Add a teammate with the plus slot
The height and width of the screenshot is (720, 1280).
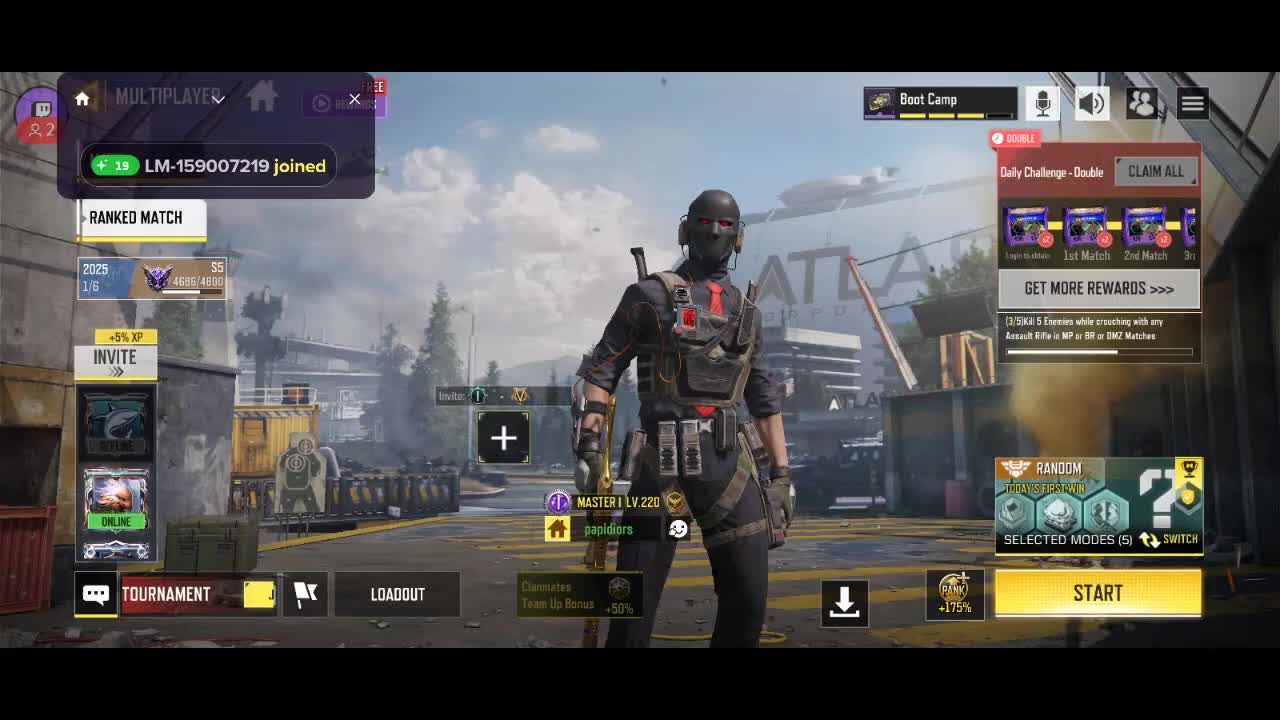tap(503, 438)
